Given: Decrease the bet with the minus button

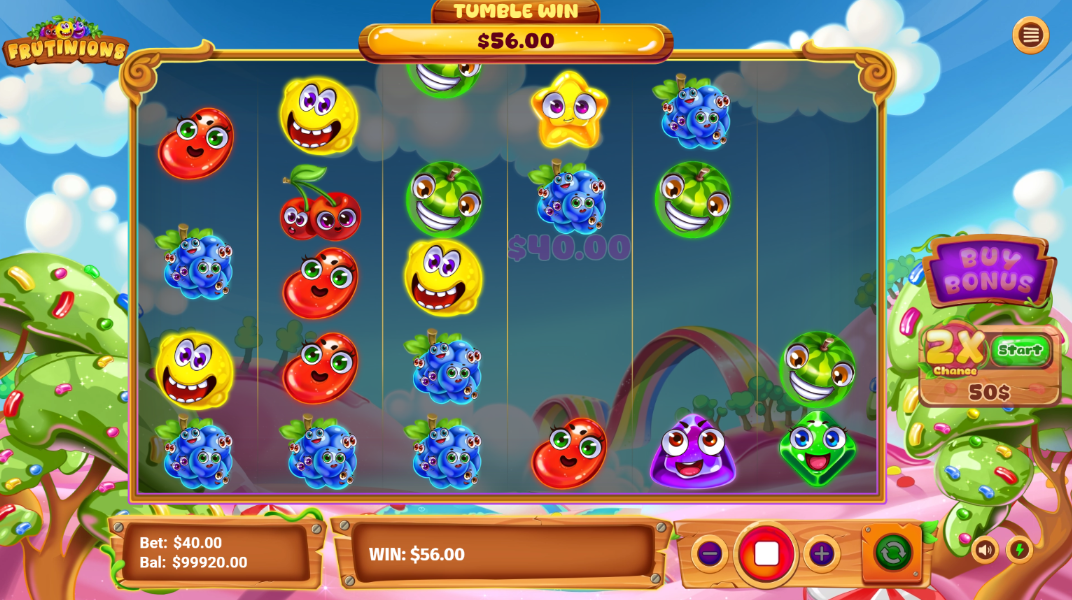Looking at the screenshot, I should coord(709,553).
